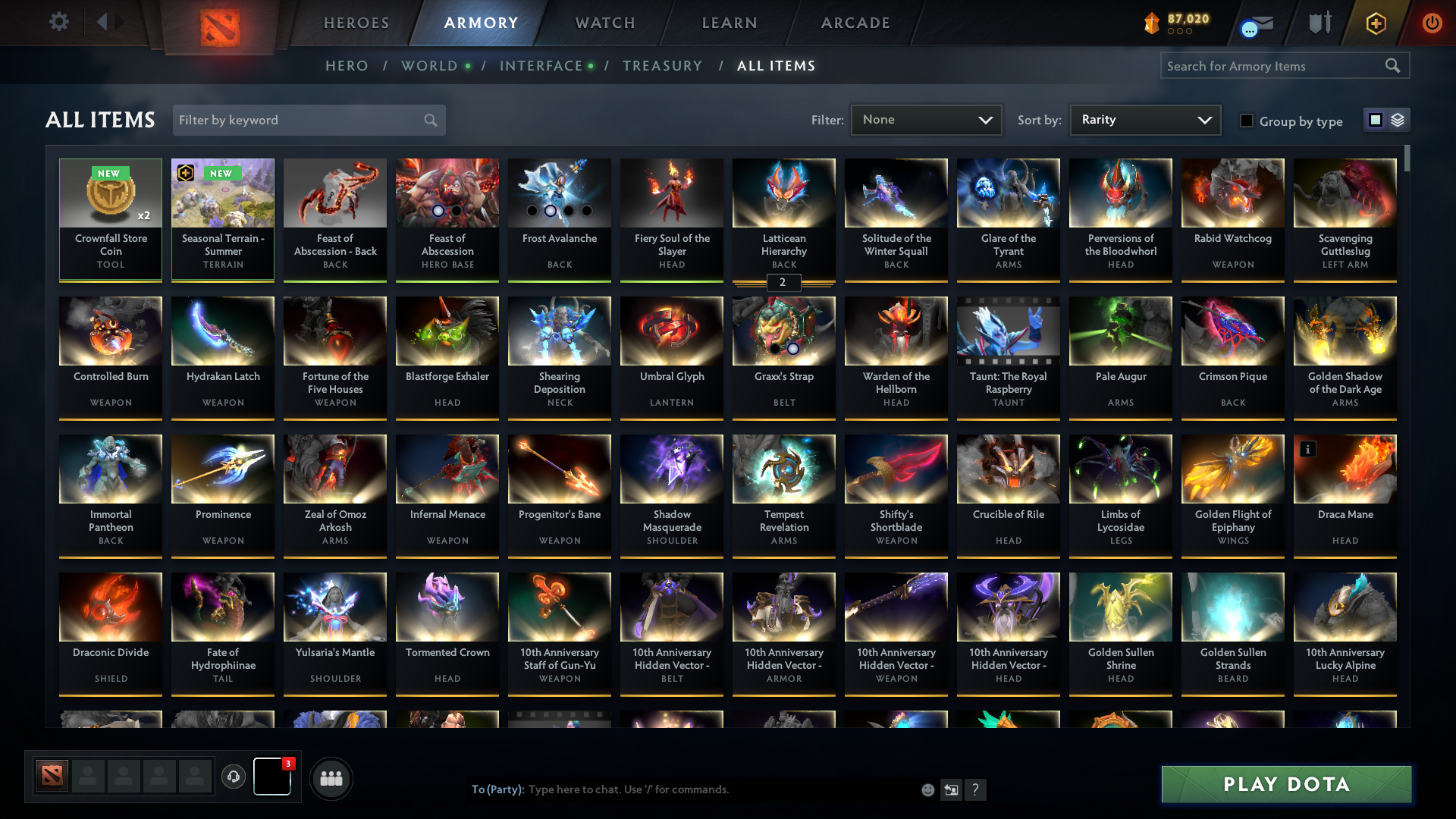The height and width of the screenshot is (819, 1456).
Task: Click the PLAY DOTA button
Action: pos(1285,785)
